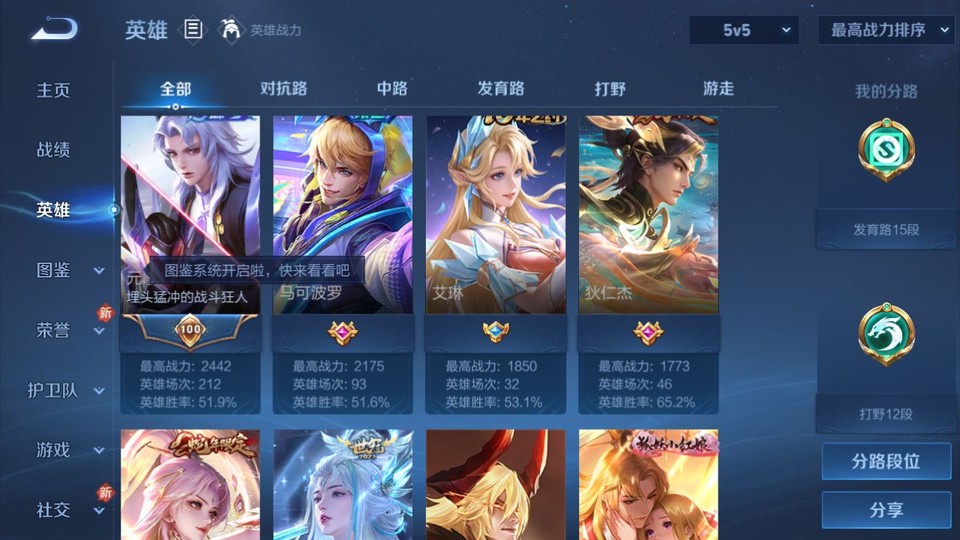Switch to the 游走 tab
960x540 pixels.
point(718,89)
